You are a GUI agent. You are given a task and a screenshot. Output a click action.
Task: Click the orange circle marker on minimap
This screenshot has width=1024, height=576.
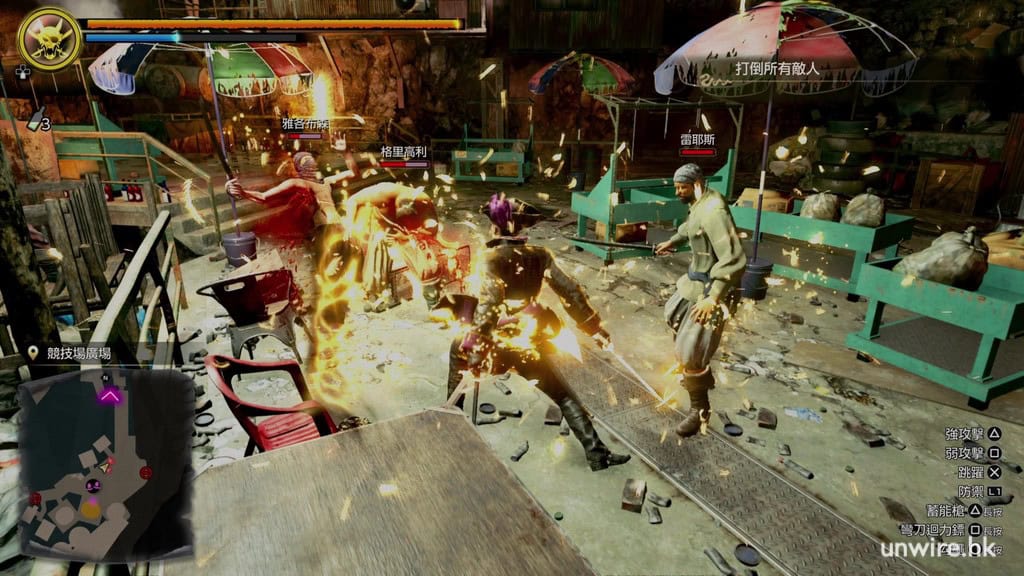[90, 509]
